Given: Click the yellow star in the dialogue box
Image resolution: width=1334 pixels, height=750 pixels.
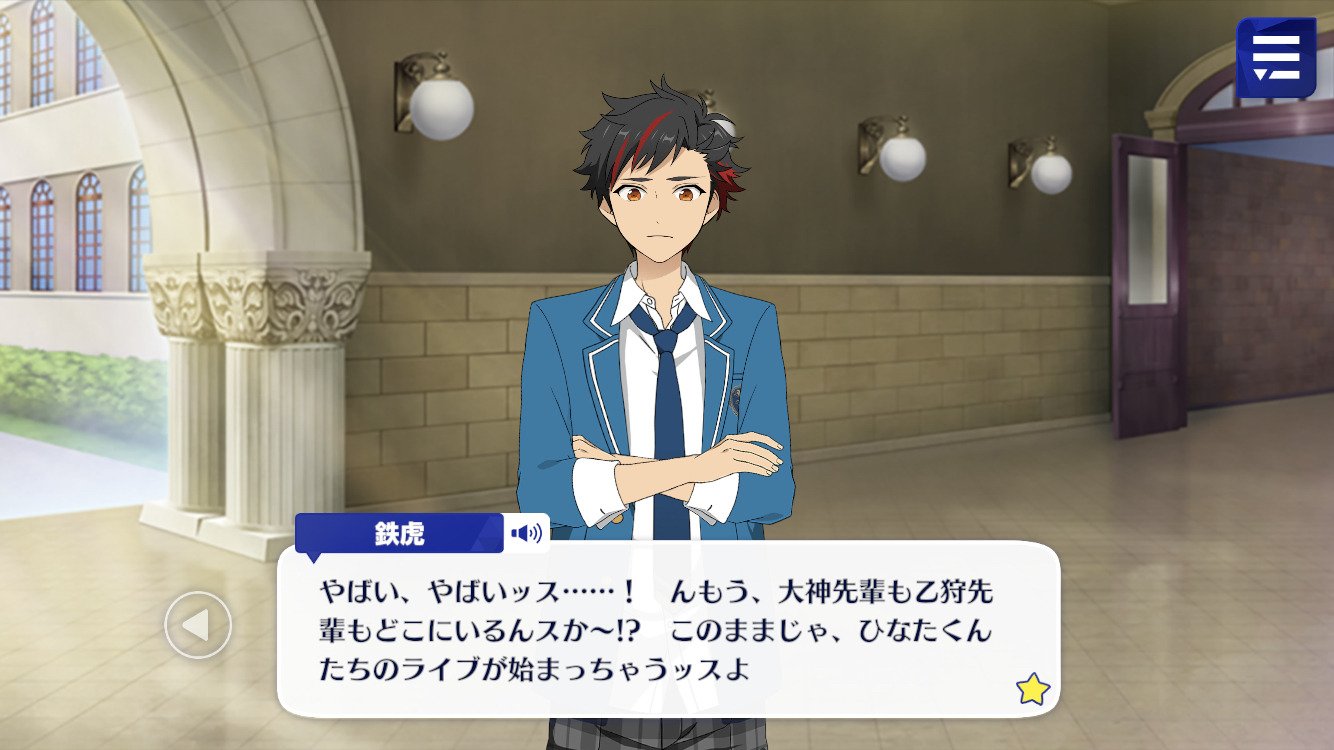Looking at the screenshot, I should pyautogui.click(x=1031, y=688).
